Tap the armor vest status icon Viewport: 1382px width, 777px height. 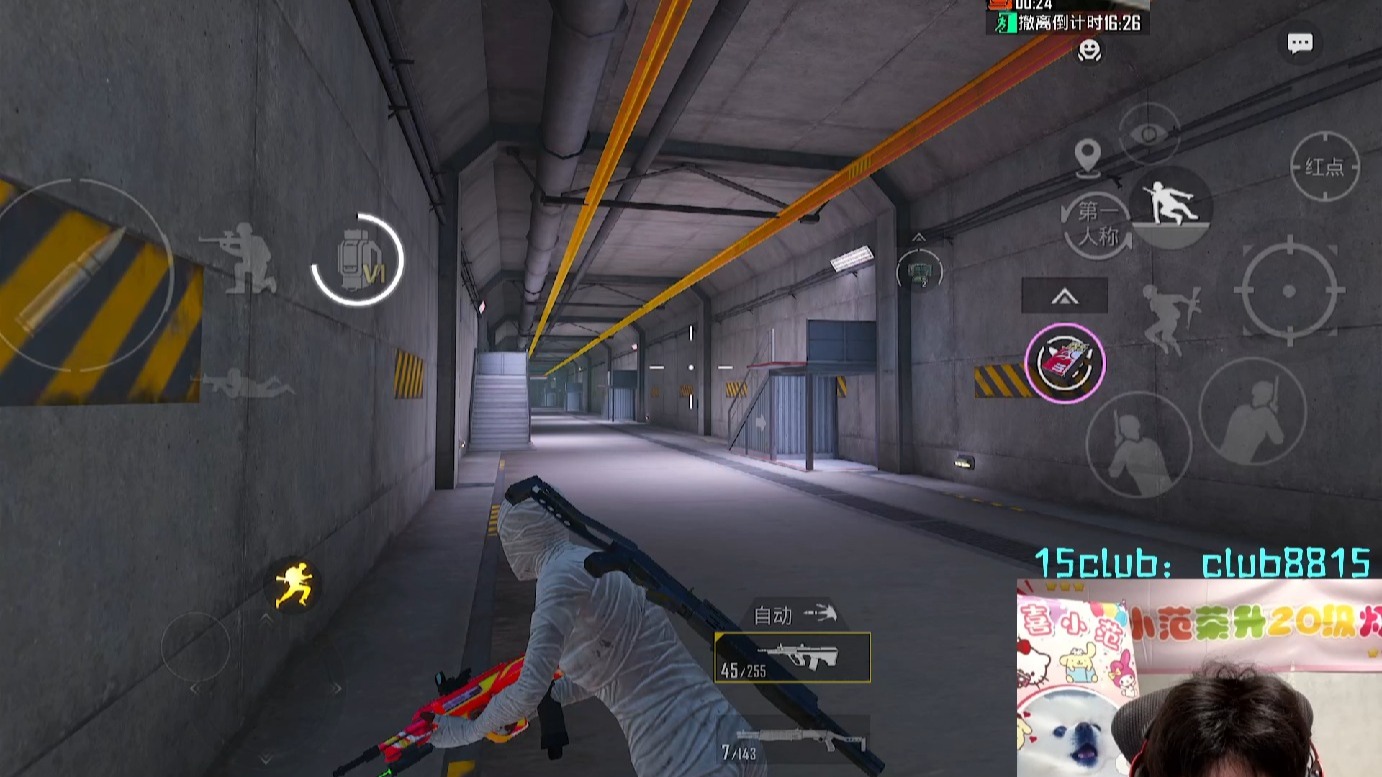(x=919, y=269)
